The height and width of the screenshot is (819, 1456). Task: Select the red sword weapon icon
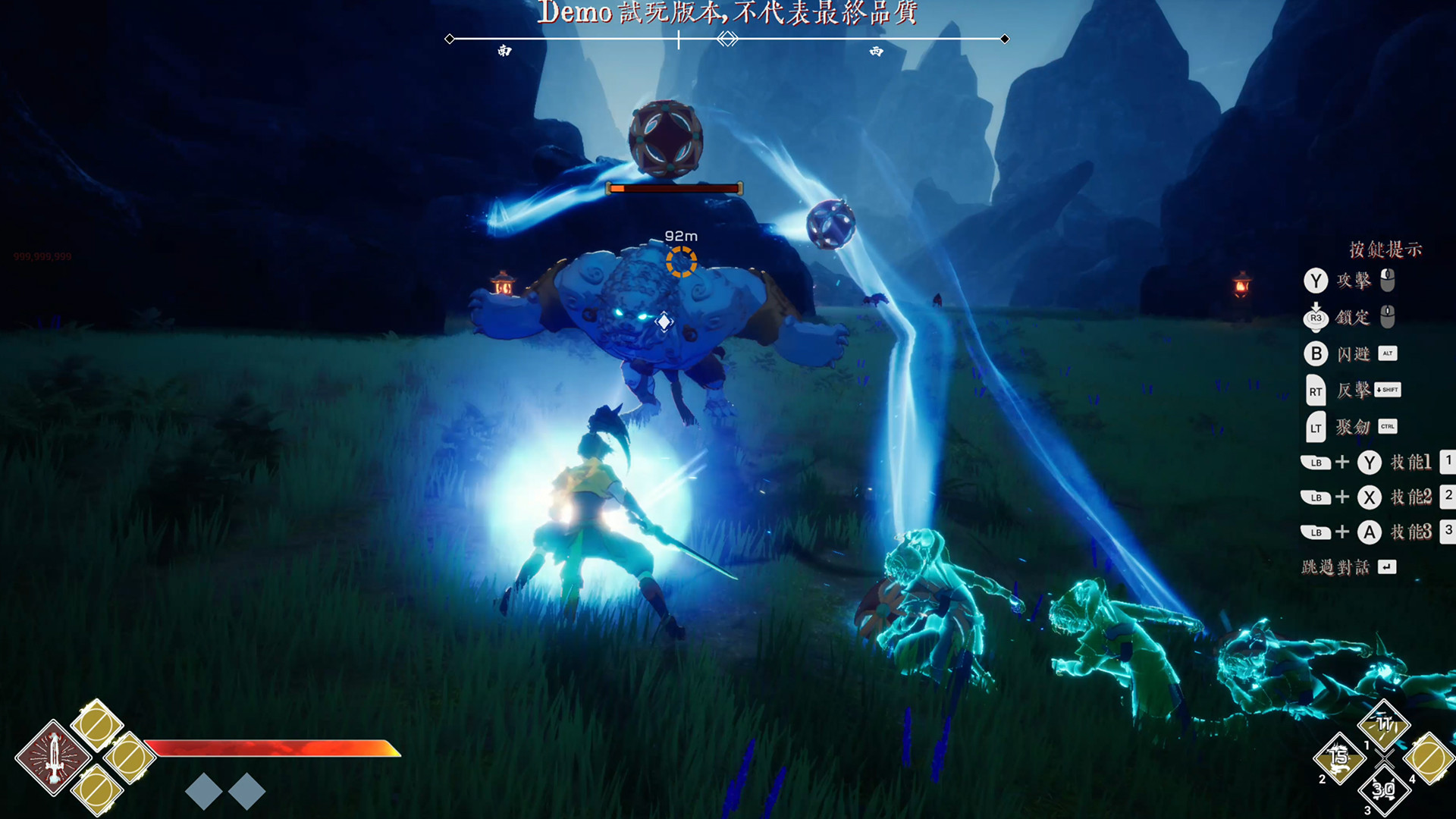54,758
